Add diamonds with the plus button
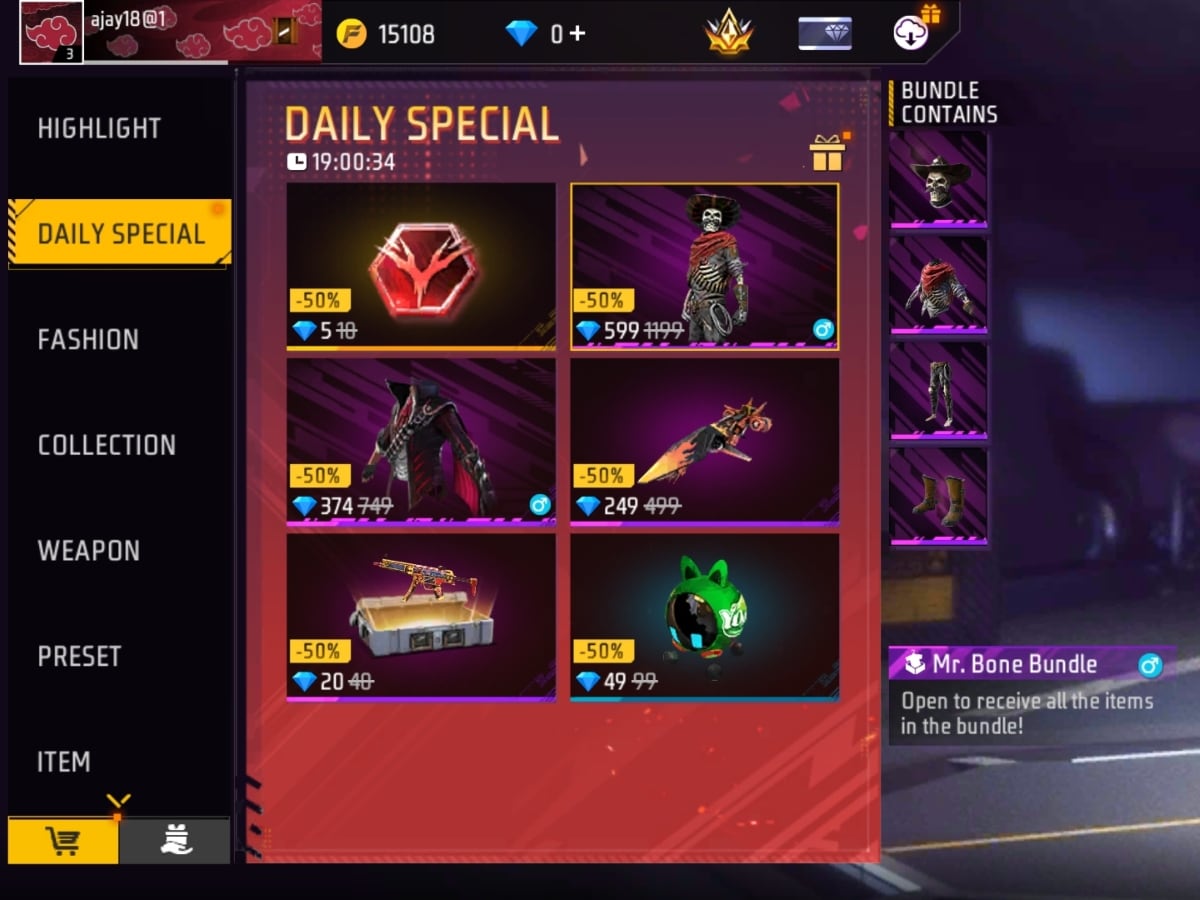 576,34
